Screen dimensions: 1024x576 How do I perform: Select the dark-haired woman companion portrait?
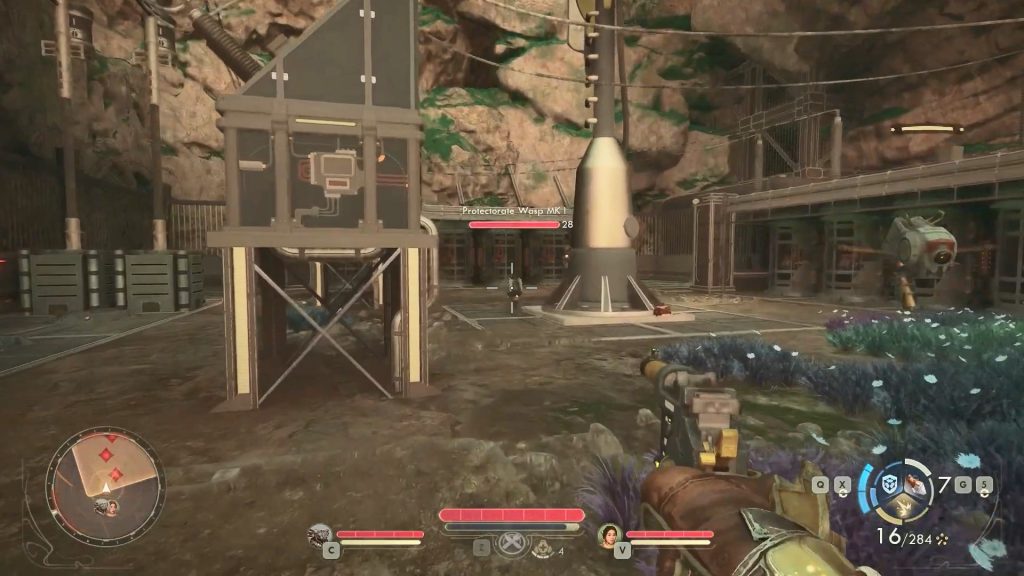click(x=608, y=534)
